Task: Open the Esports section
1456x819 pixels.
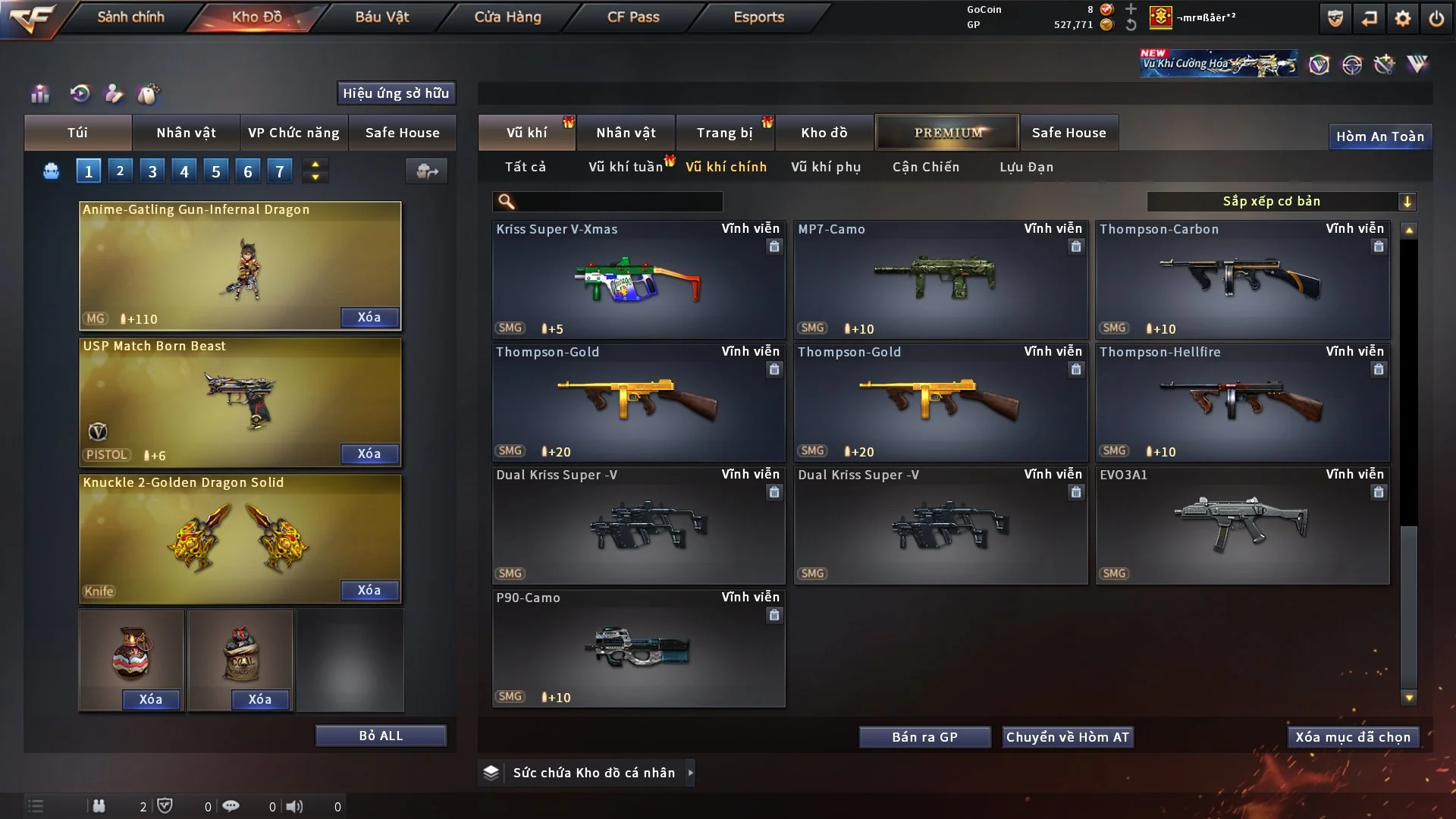Action: click(758, 17)
